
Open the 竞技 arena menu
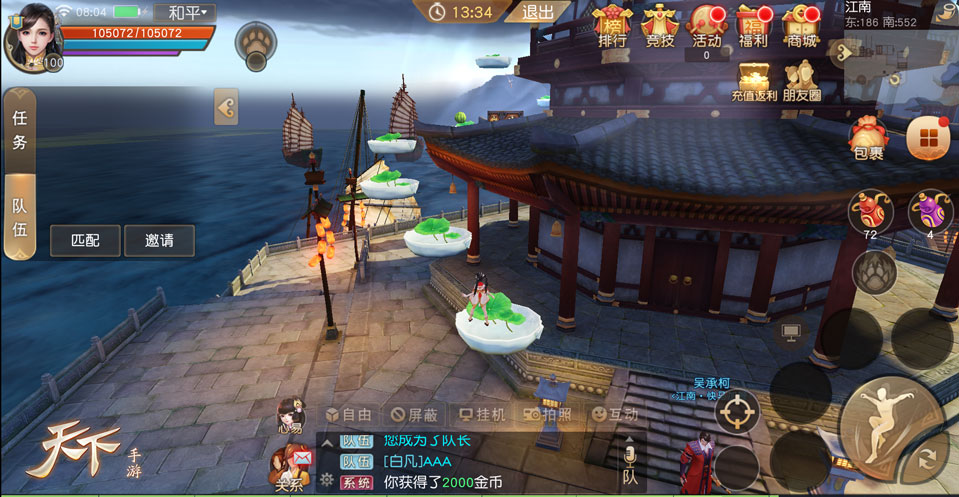(660, 27)
